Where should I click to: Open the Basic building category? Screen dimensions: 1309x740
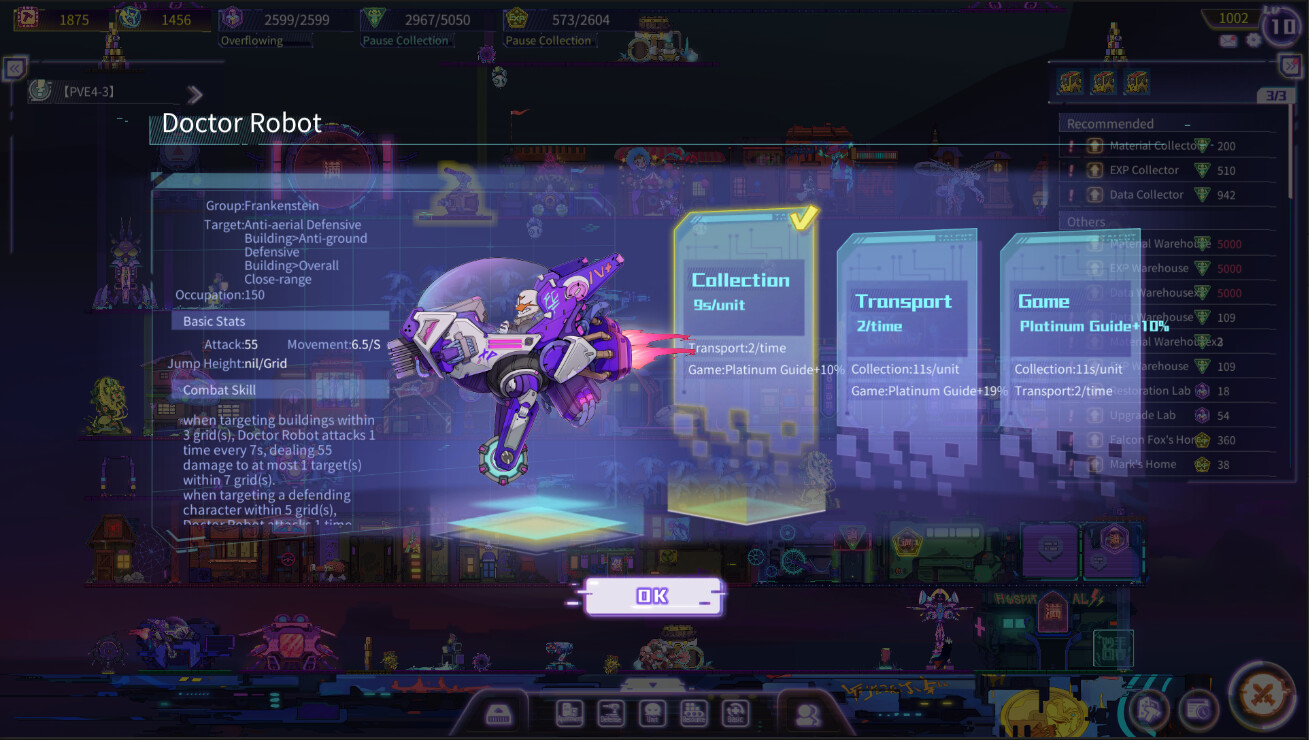(736, 711)
